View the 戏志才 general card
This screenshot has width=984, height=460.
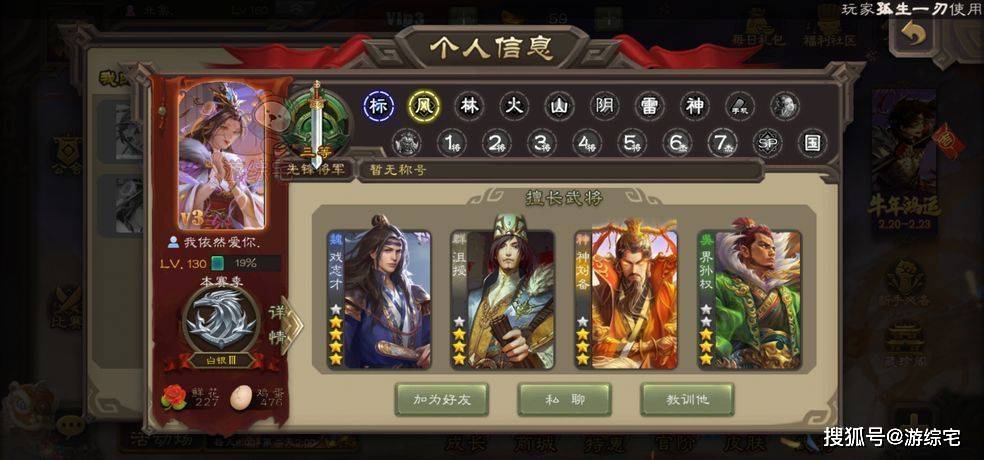coord(380,299)
